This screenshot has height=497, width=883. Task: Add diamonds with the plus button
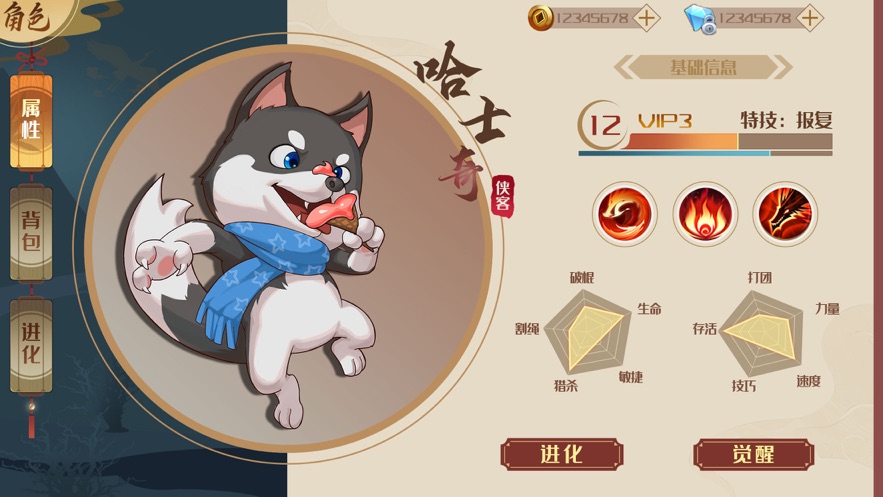point(810,18)
